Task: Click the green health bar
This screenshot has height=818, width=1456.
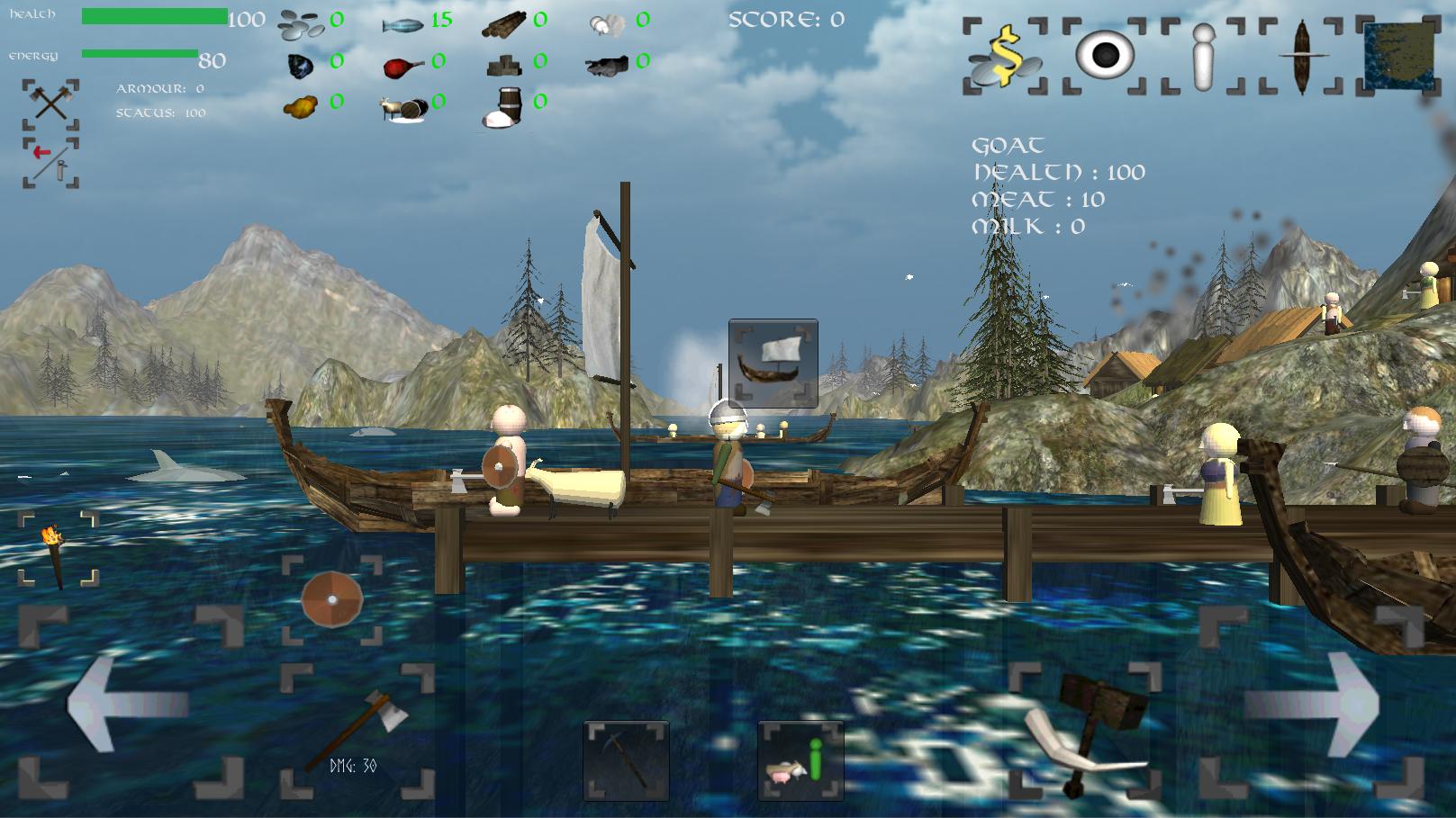Action: pyautogui.click(x=153, y=15)
